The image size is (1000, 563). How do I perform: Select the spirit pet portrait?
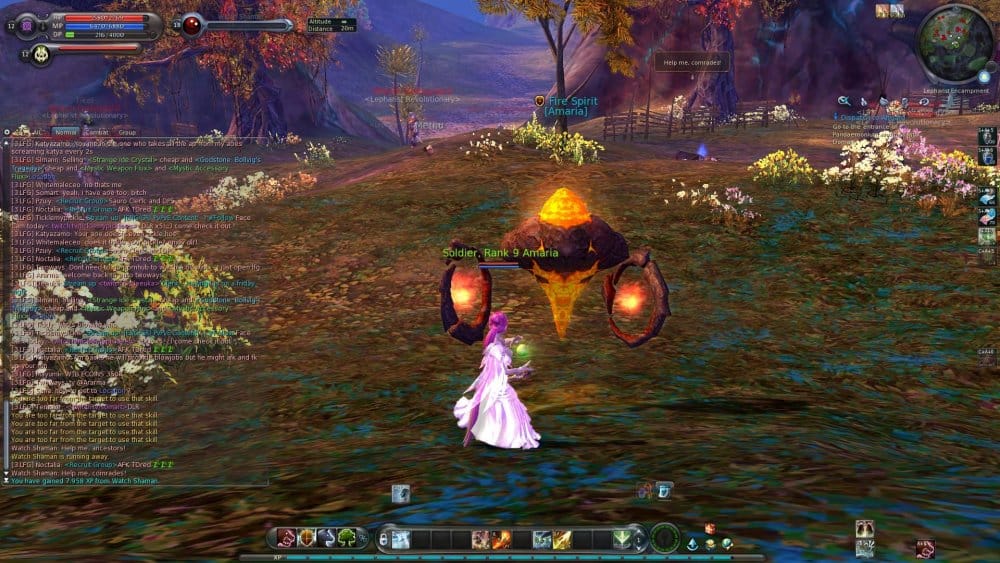point(41,54)
